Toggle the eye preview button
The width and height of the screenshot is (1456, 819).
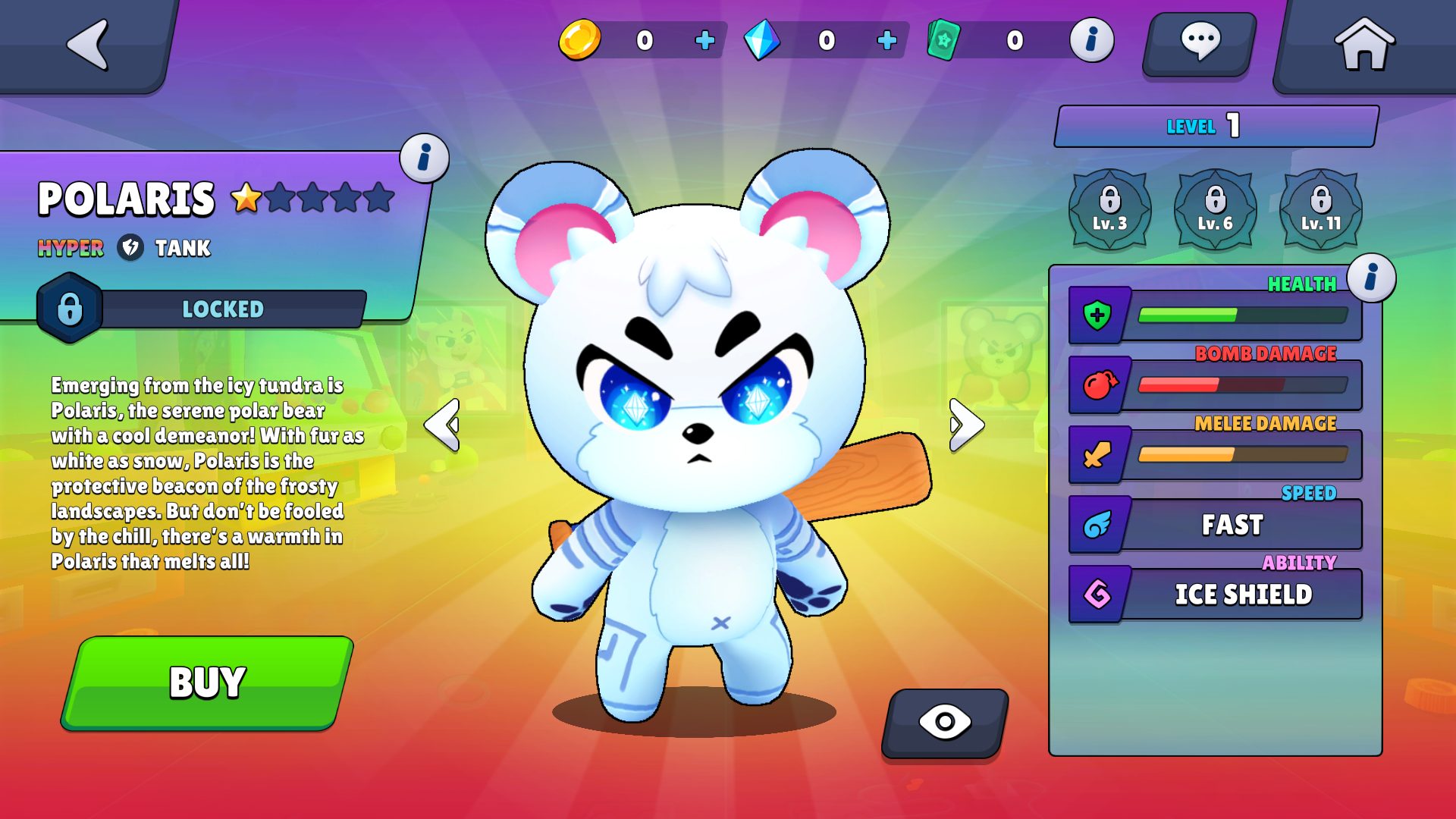coord(944,722)
